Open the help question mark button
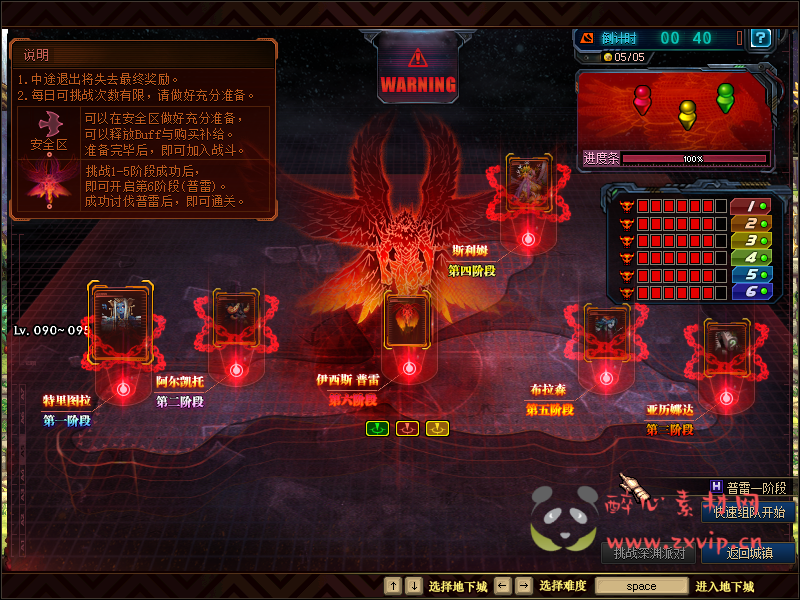Image resolution: width=800 pixels, height=600 pixels. pyautogui.click(x=761, y=38)
